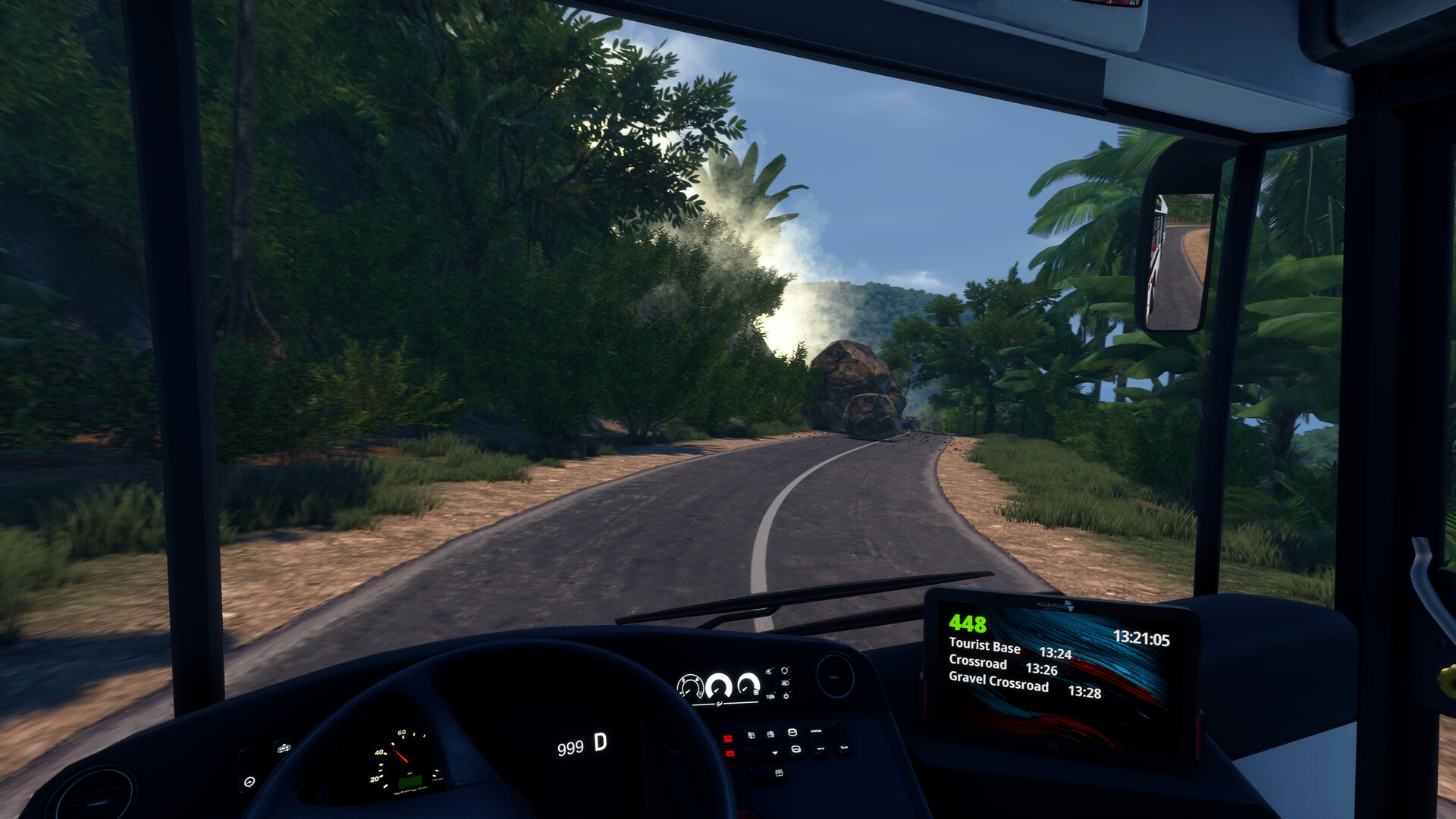Open the down-arrow selector on the console
The height and width of the screenshot is (819, 1456).
775,753
